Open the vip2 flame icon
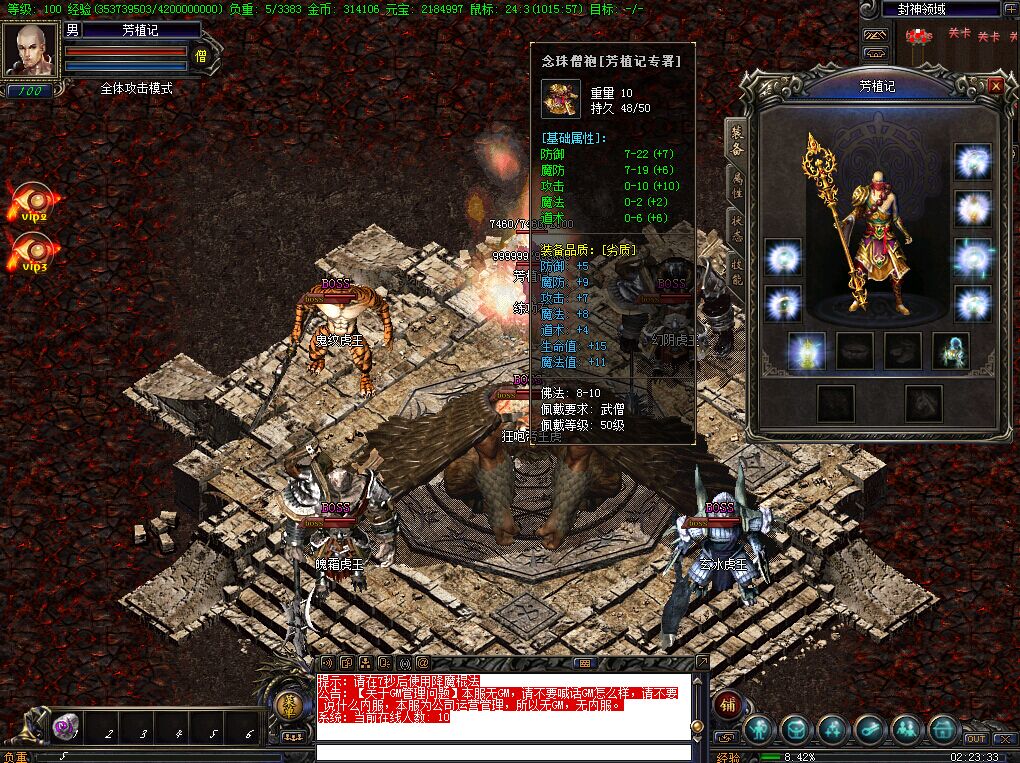This screenshot has height=763, width=1020. tap(34, 201)
